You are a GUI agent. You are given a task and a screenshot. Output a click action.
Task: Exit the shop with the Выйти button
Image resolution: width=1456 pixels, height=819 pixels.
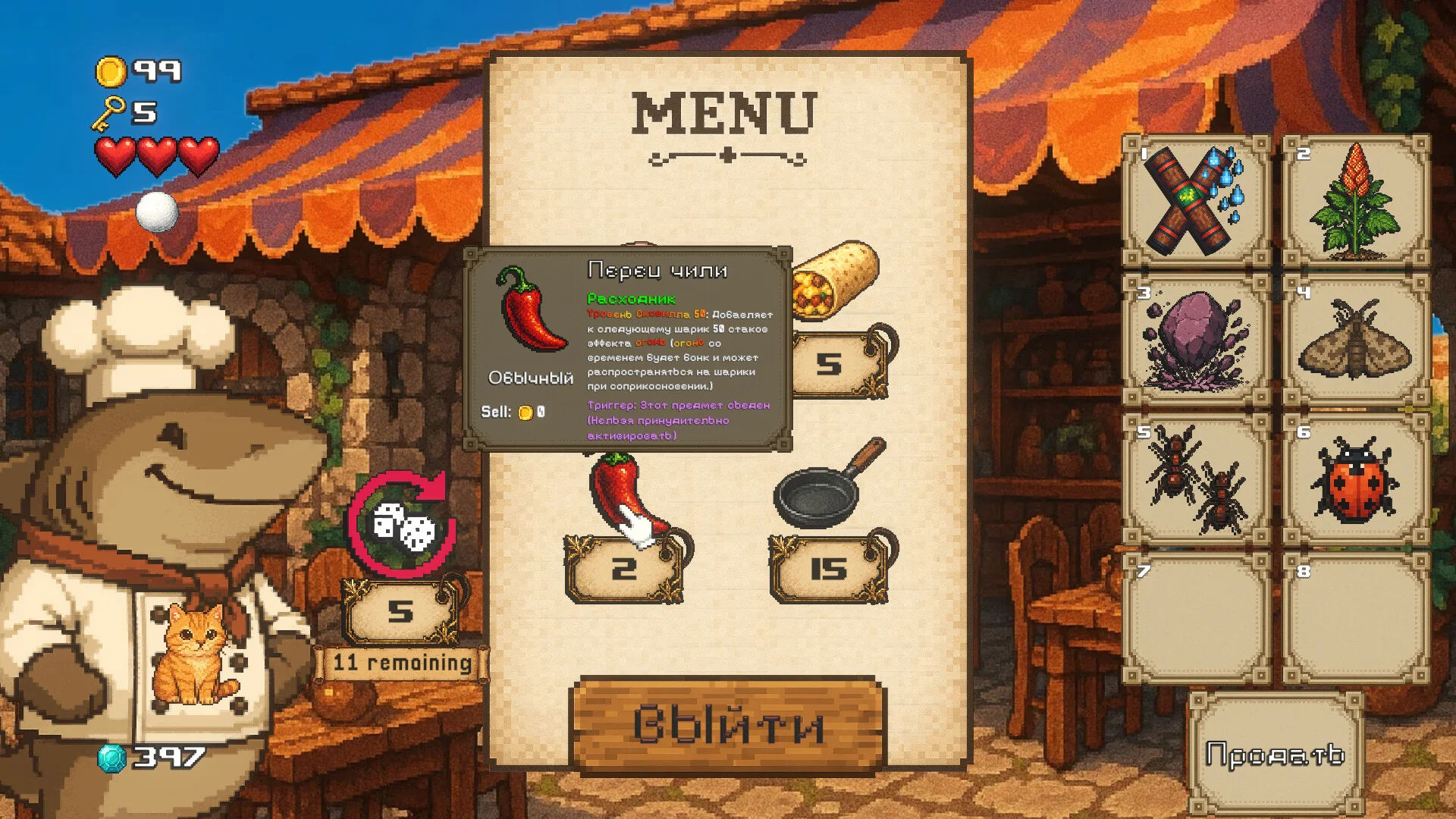726,724
